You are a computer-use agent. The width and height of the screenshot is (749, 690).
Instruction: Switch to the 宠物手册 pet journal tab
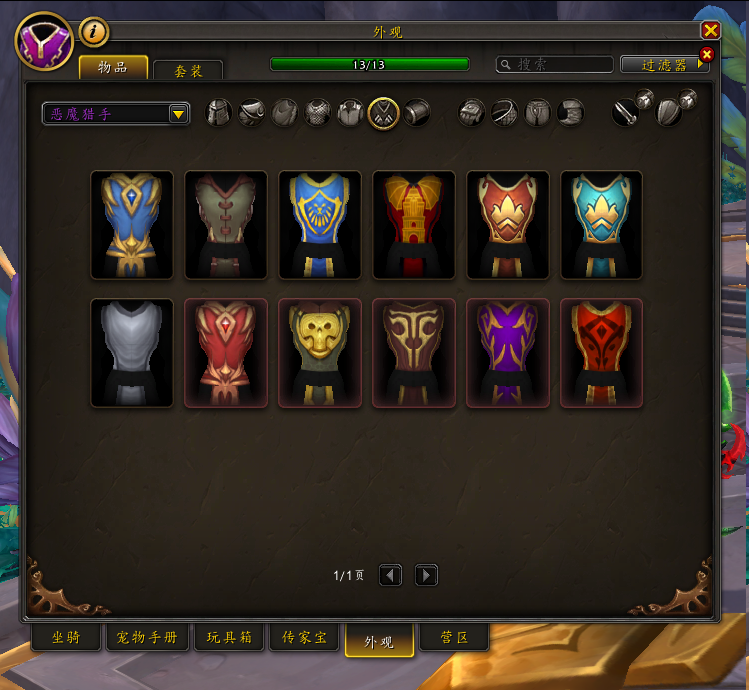pos(147,638)
